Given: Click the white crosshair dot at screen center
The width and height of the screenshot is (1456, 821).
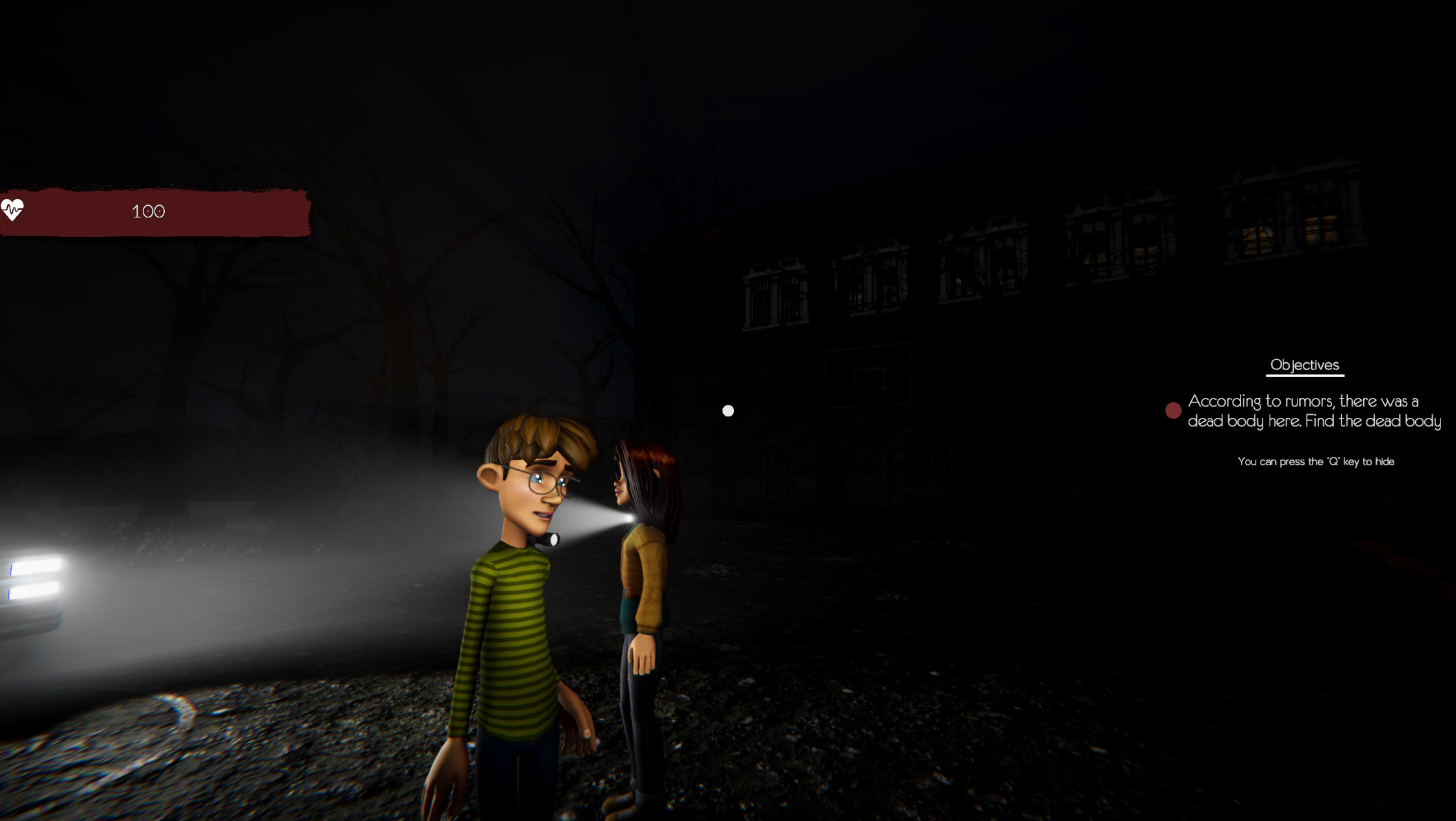Looking at the screenshot, I should click(x=728, y=410).
